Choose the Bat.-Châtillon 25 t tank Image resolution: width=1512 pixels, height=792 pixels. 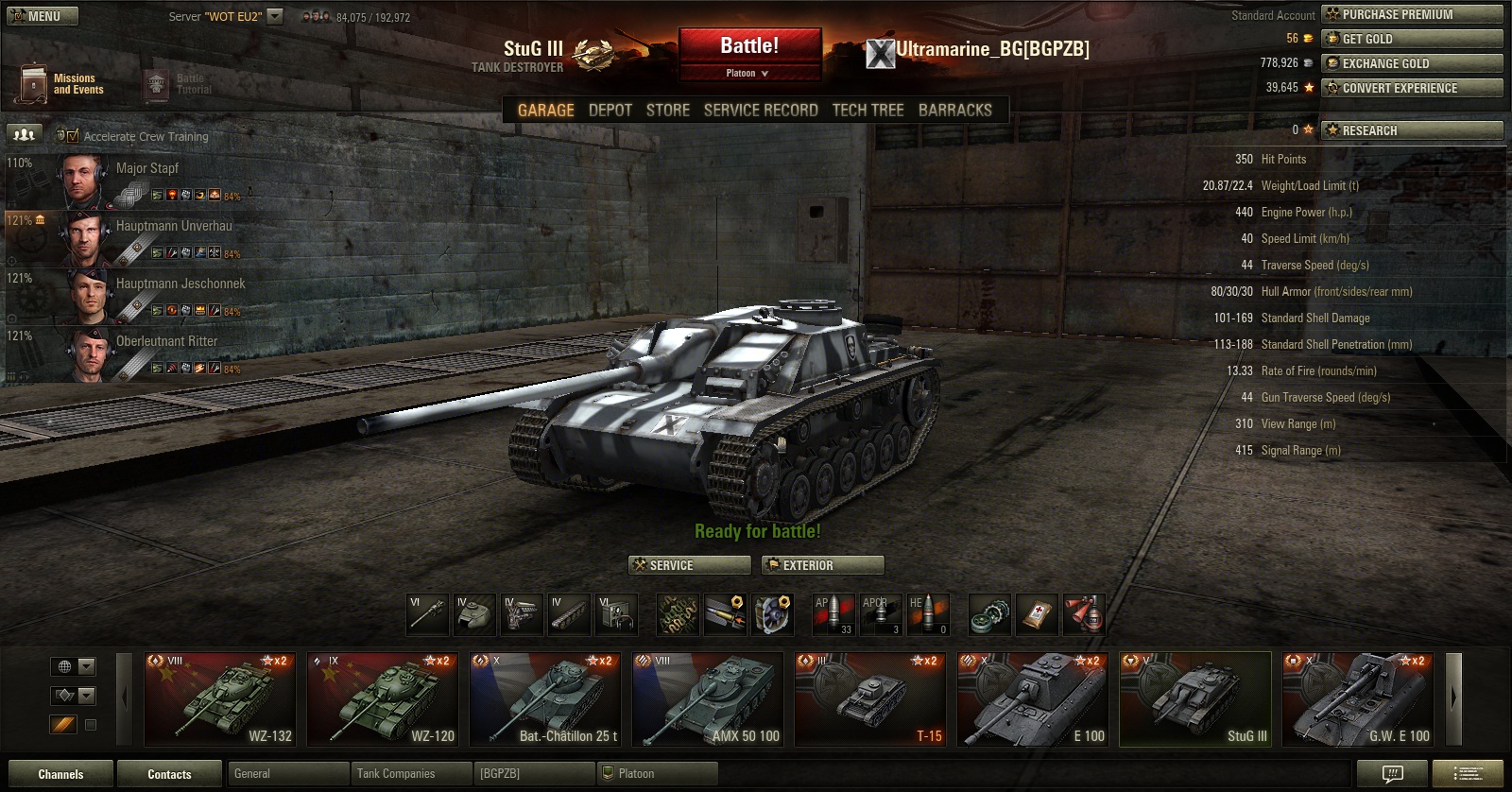tap(544, 698)
